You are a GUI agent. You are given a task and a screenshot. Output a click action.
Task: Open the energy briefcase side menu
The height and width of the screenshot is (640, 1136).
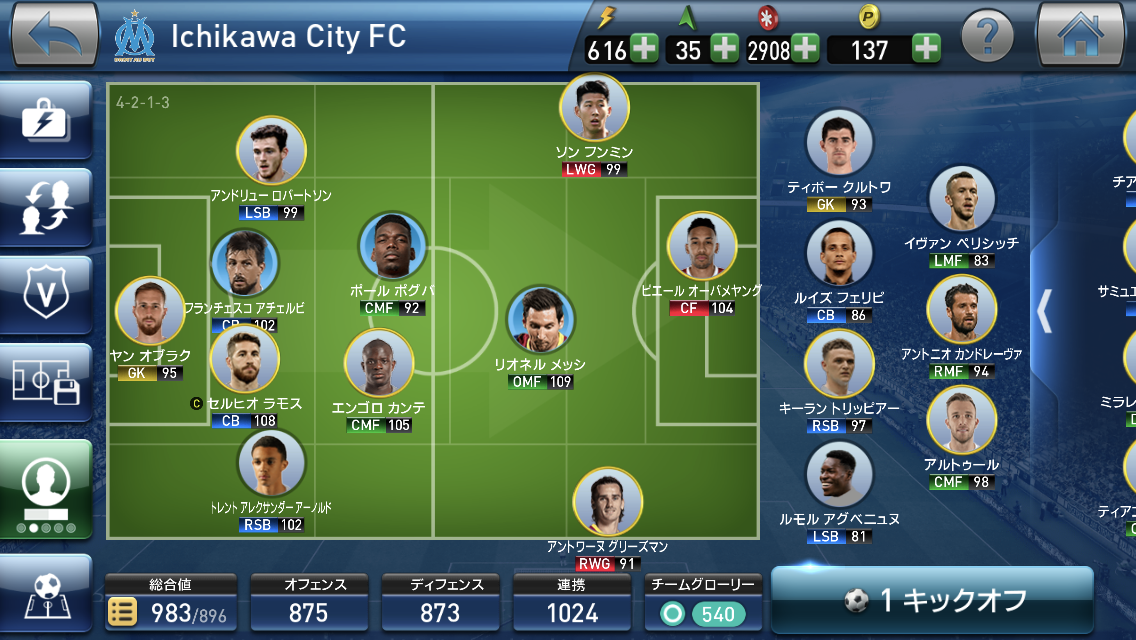coord(45,123)
